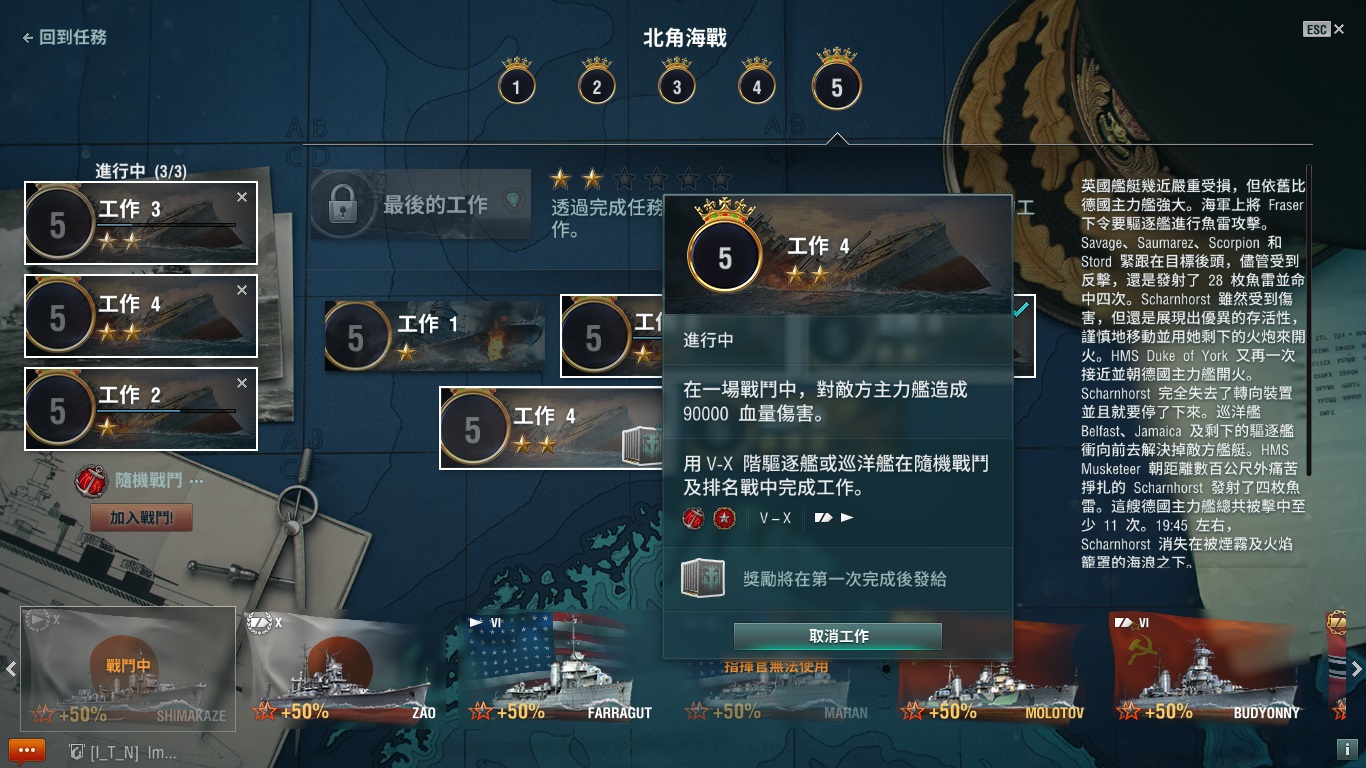The image size is (1366, 768).
Task: Select mission stage 1 crown badge
Action: point(516,86)
